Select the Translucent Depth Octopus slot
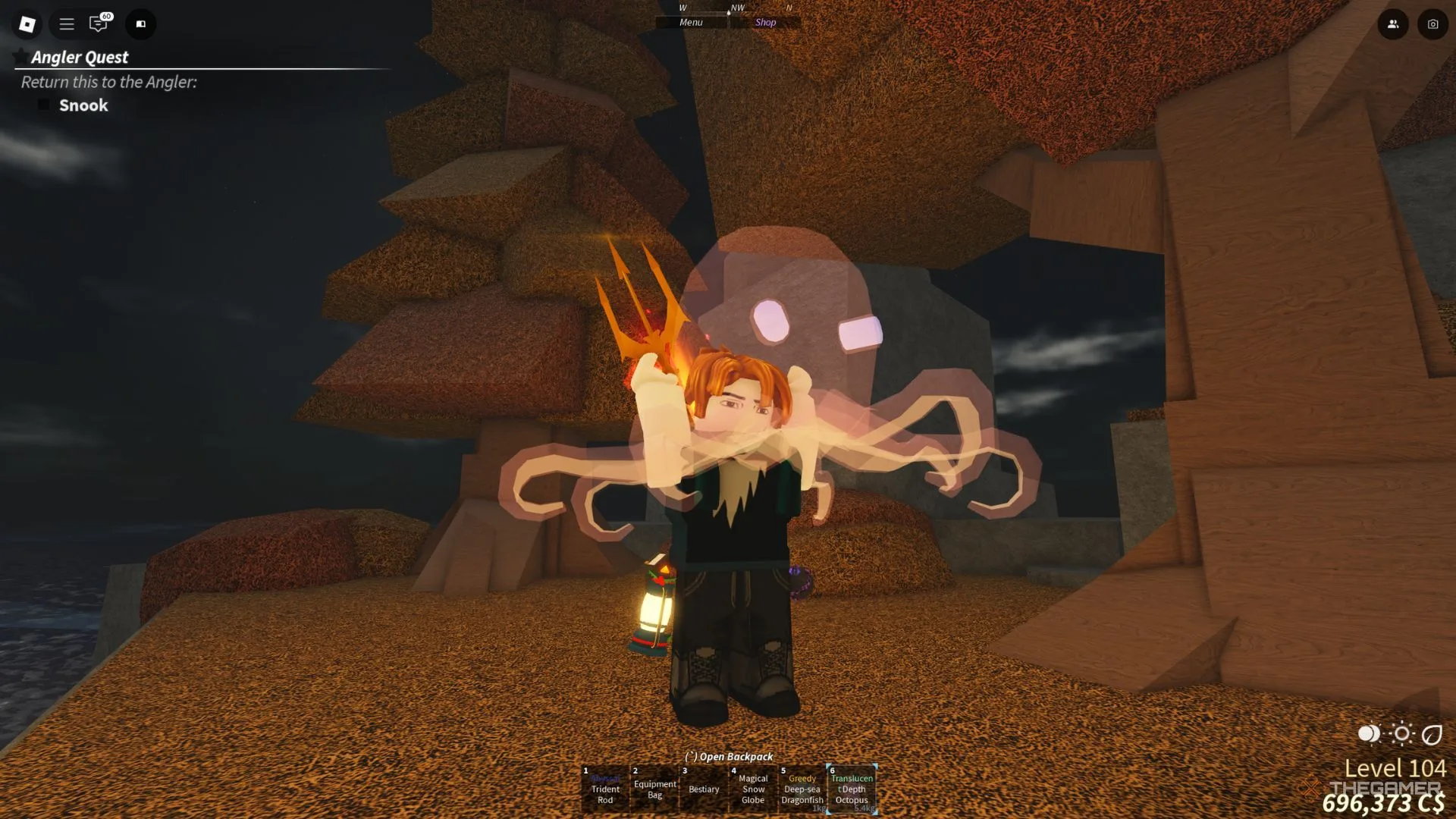This screenshot has height=819, width=1456. [x=852, y=789]
